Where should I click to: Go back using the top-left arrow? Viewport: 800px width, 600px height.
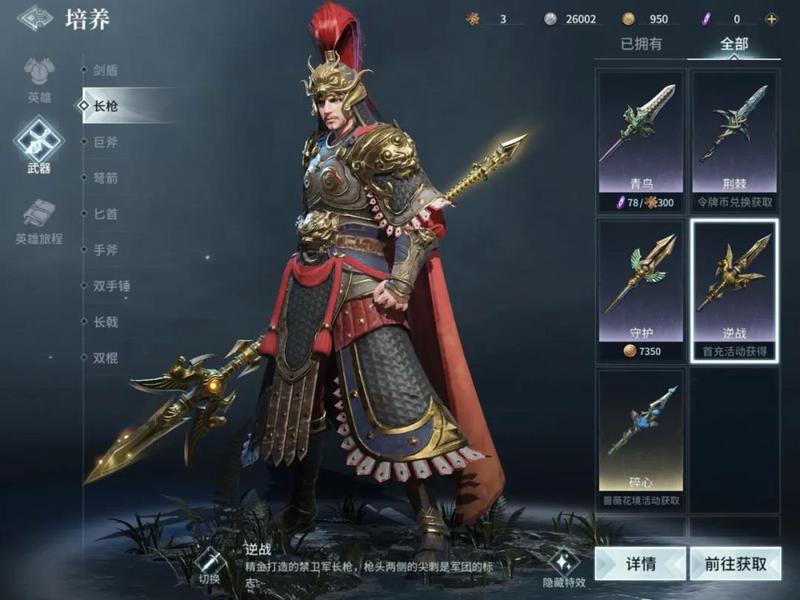[x=34, y=18]
